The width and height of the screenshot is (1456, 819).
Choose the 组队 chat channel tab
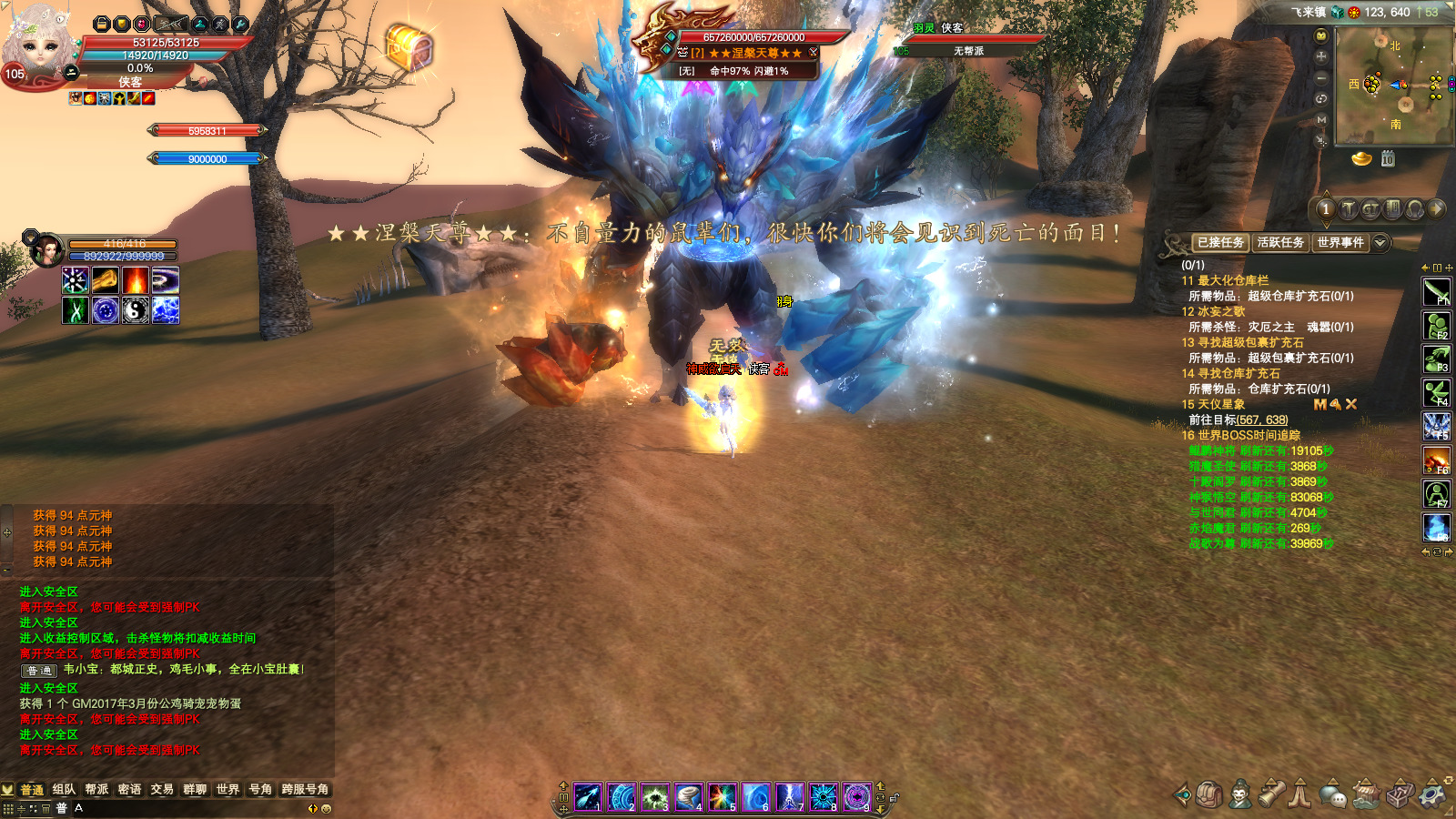(64, 790)
